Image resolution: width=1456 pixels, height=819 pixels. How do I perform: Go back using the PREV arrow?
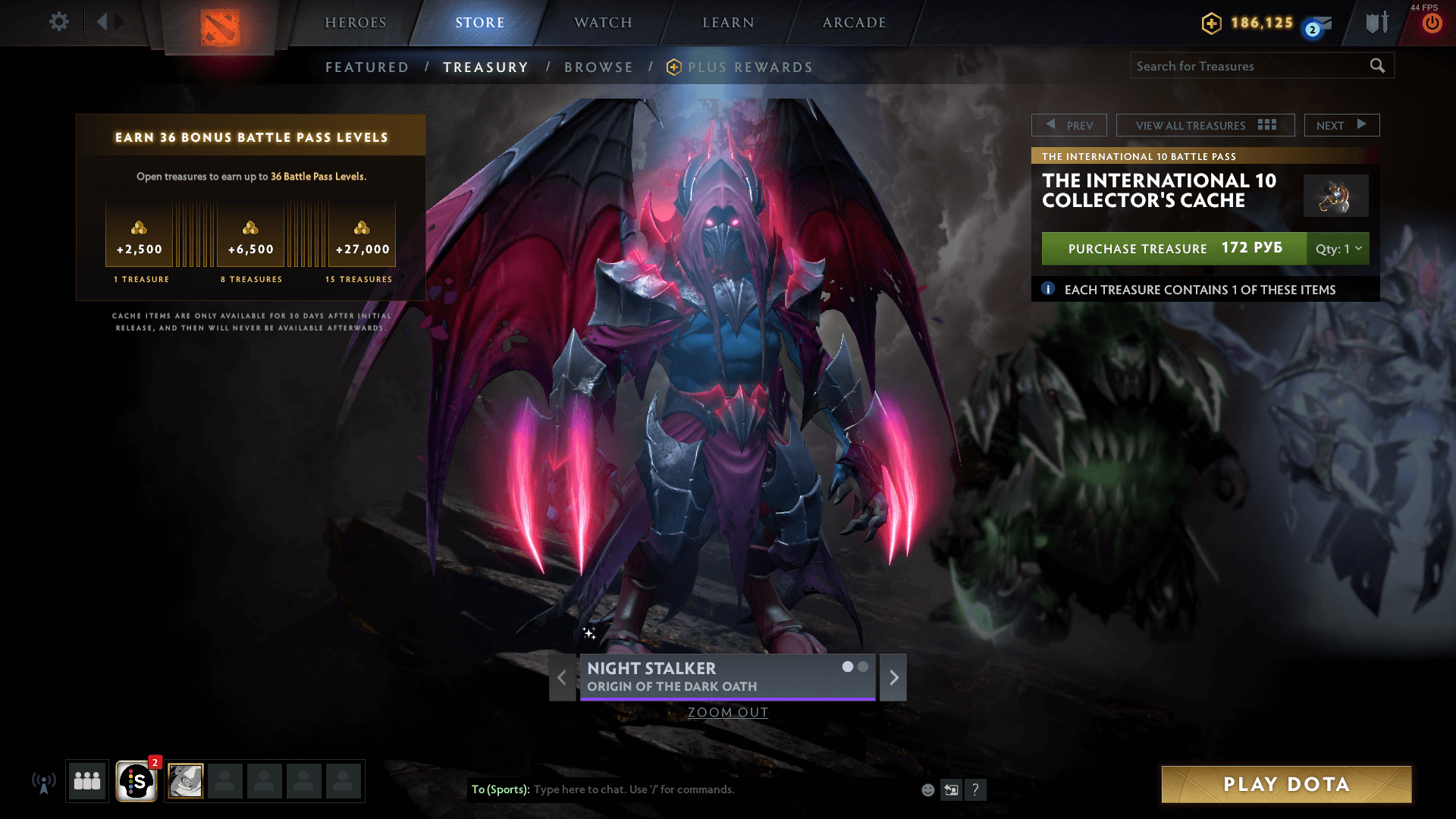pos(1069,124)
